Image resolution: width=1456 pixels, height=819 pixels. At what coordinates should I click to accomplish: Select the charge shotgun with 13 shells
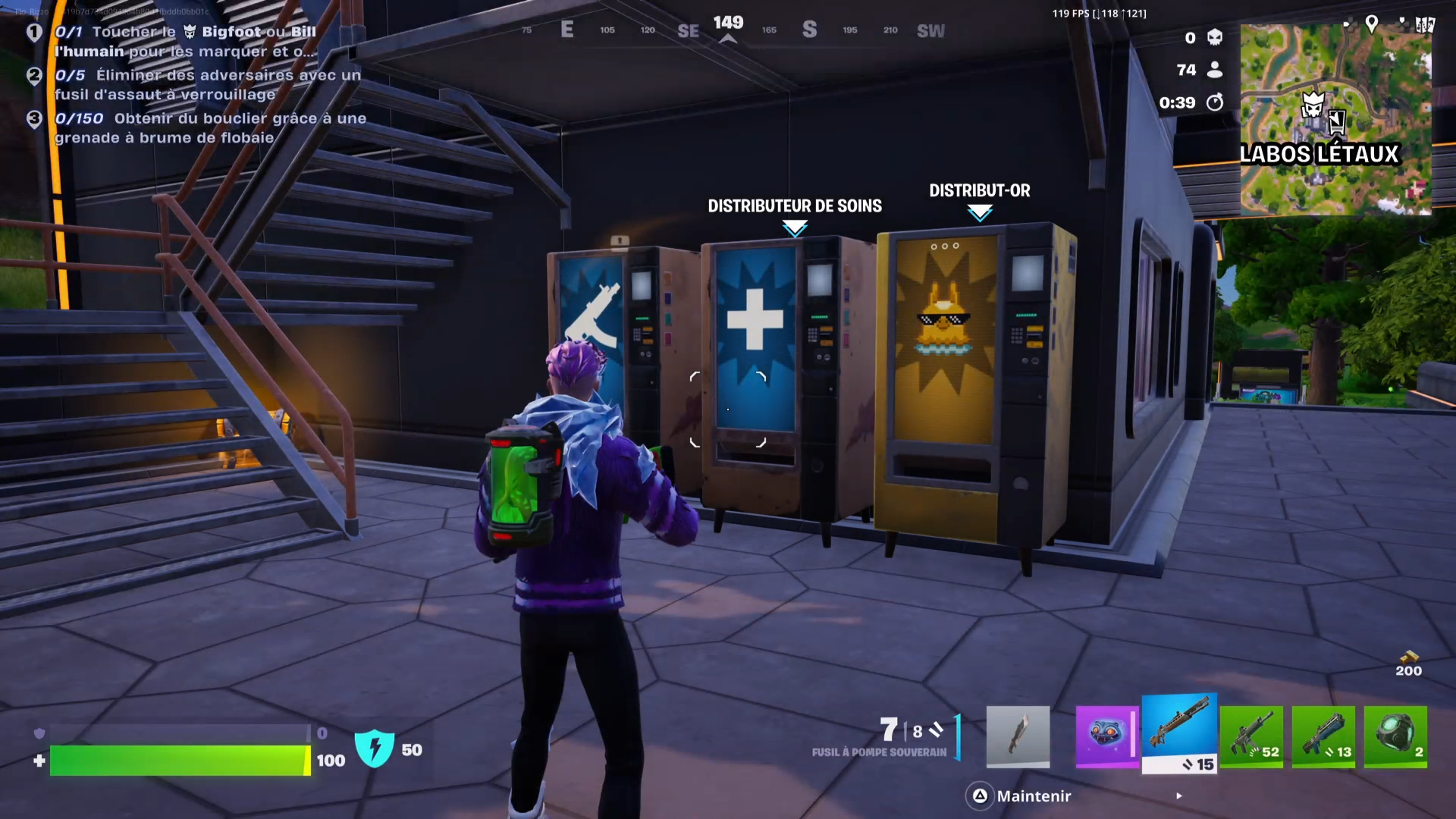[1324, 736]
